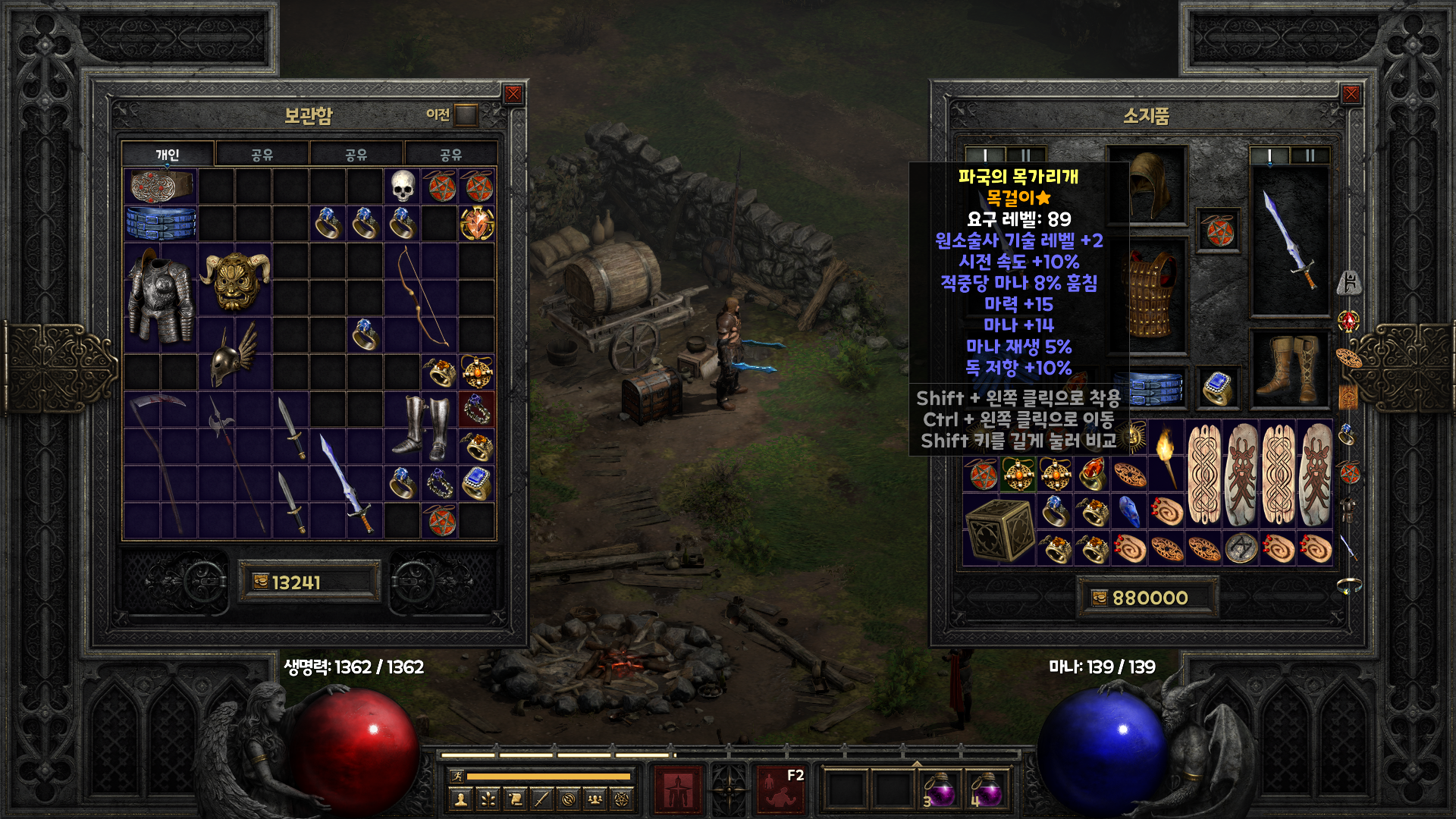
Task: Close the inventory panel
Action: (x=1351, y=94)
